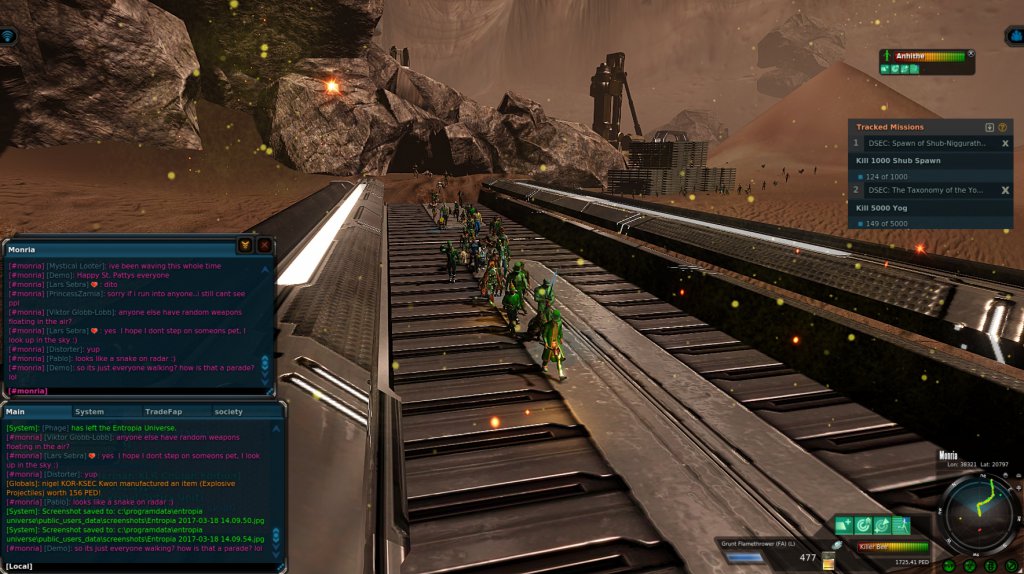
Task: Remove the Taxonomy of the Yog mission
Action: click(x=1005, y=190)
